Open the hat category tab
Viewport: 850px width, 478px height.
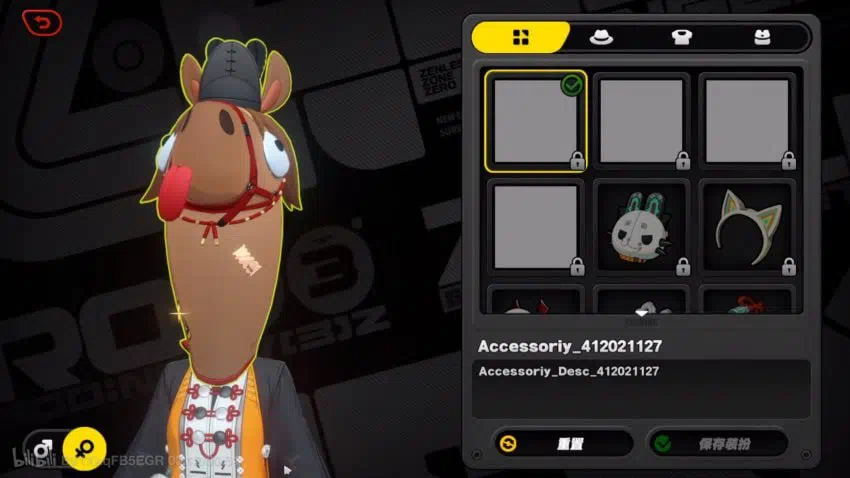click(601, 37)
